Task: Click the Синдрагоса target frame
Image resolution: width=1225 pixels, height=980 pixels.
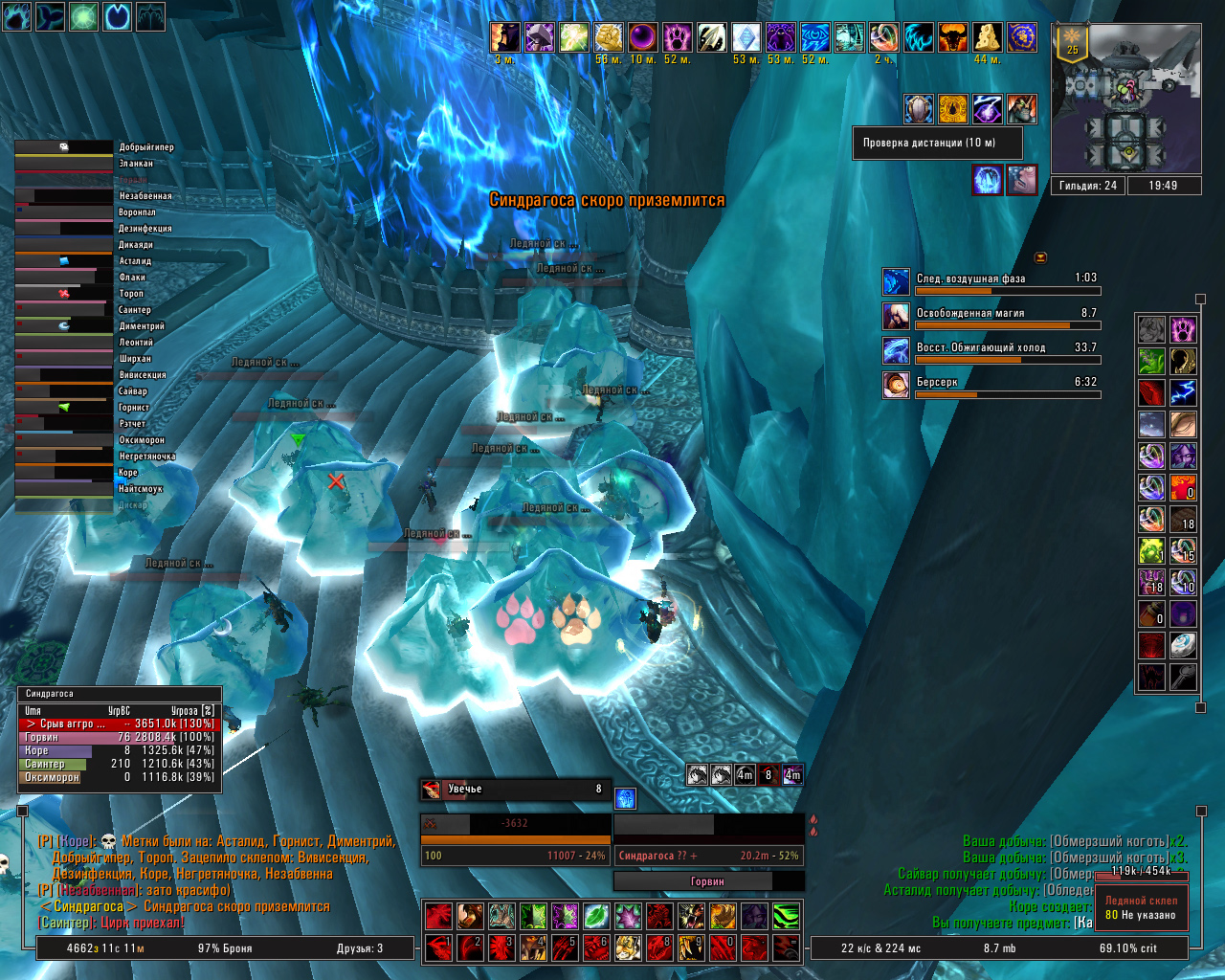Action: [x=708, y=856]
